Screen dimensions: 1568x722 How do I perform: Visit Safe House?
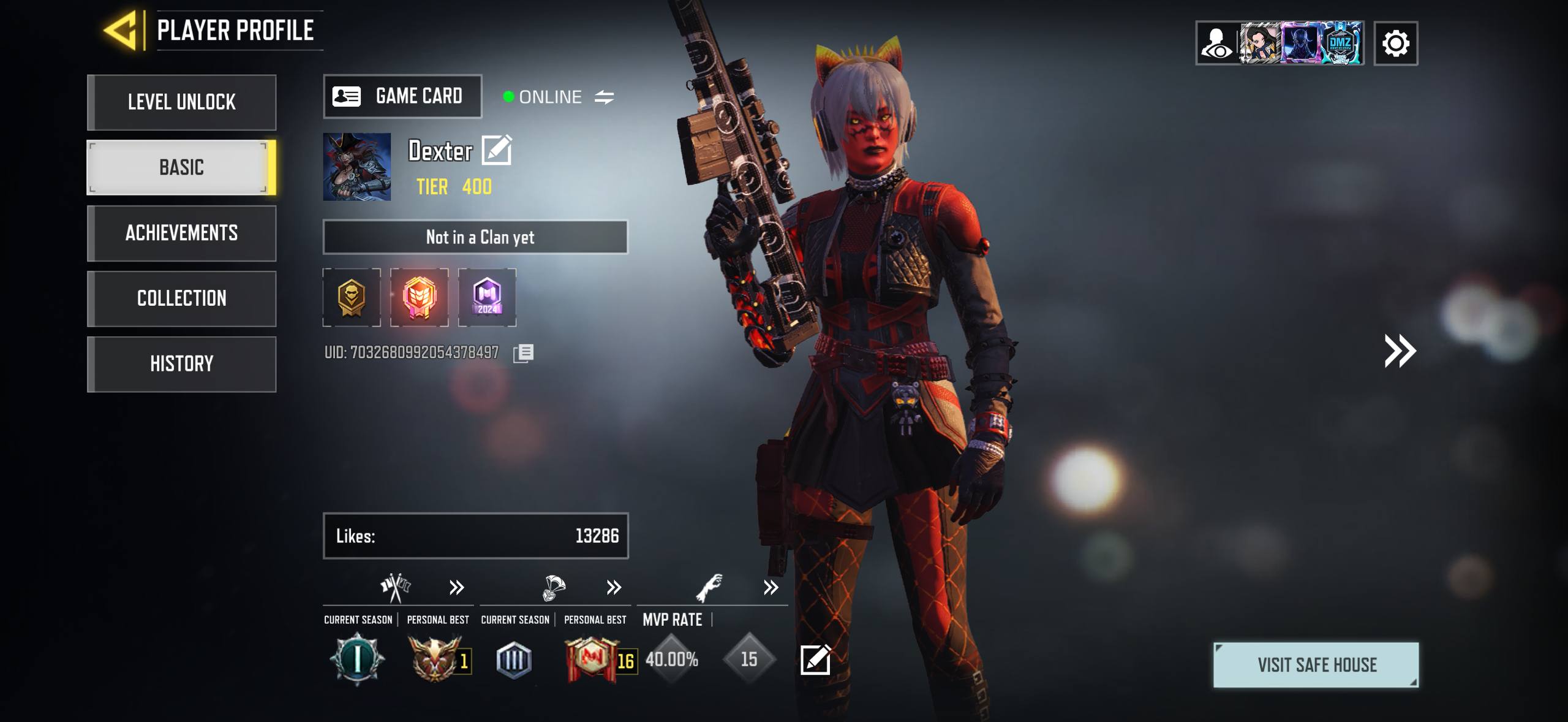coord(1316,665)
